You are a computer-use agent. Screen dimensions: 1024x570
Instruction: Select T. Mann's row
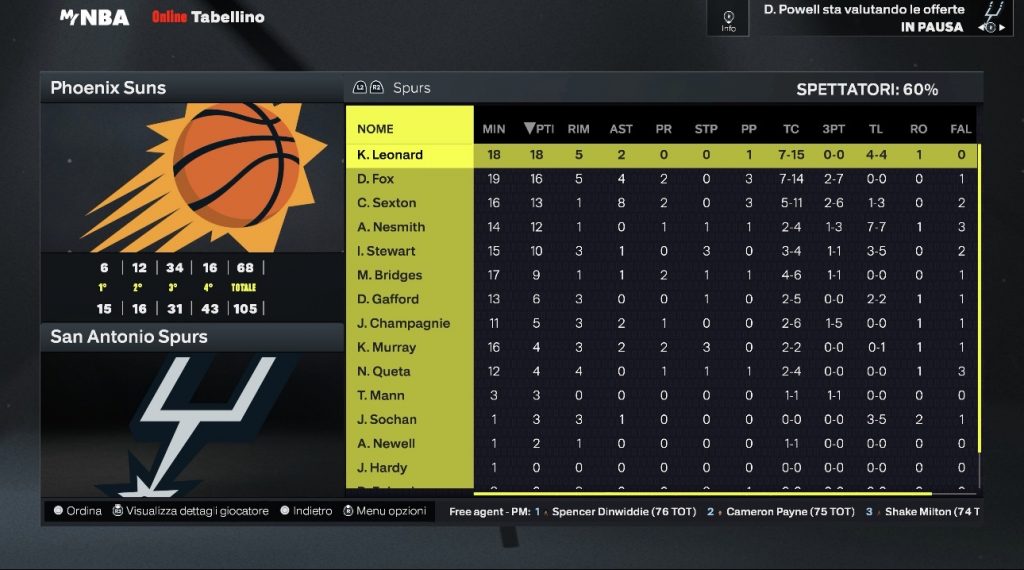point(381,395)
